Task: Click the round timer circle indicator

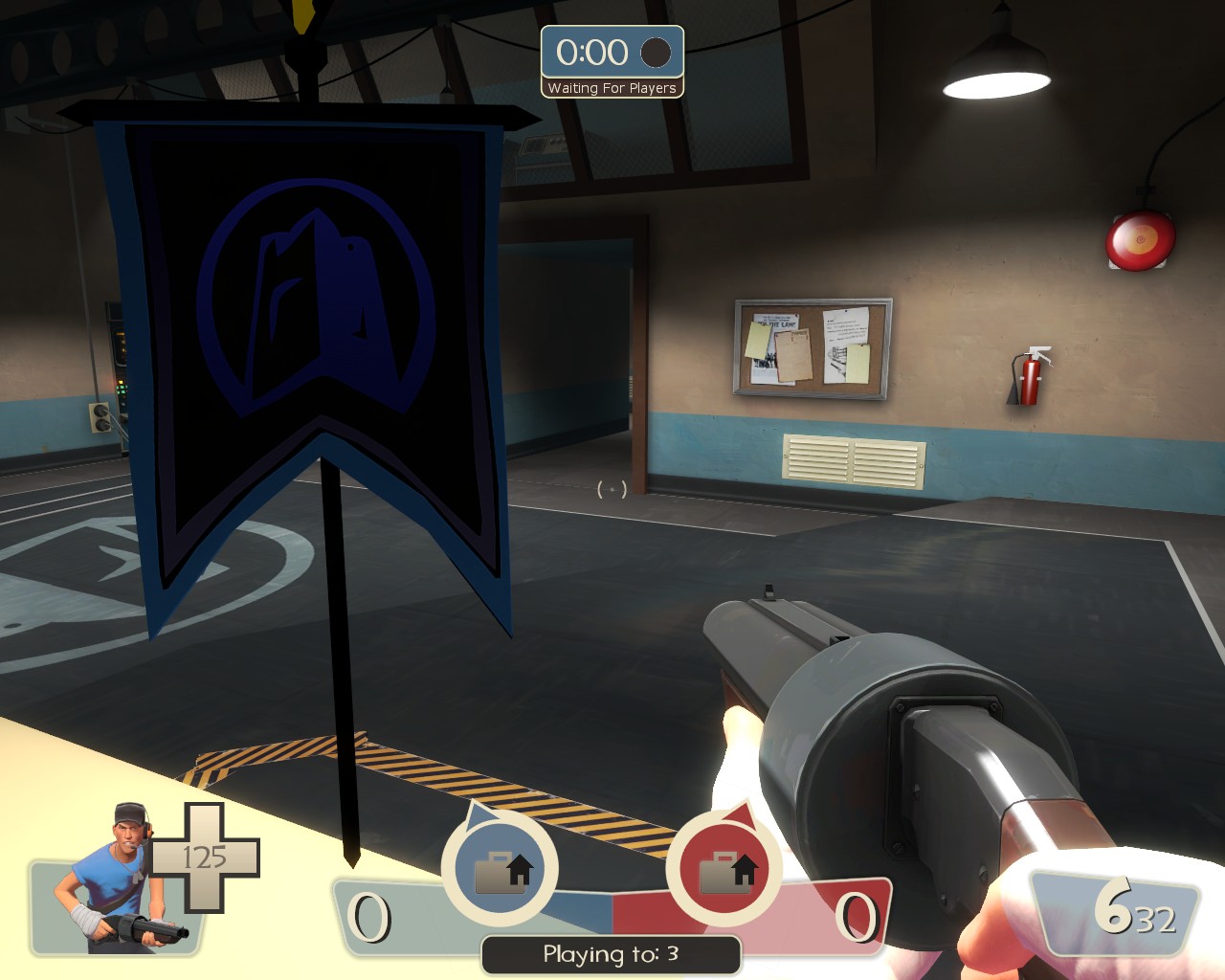Action: tap(657, 55)
